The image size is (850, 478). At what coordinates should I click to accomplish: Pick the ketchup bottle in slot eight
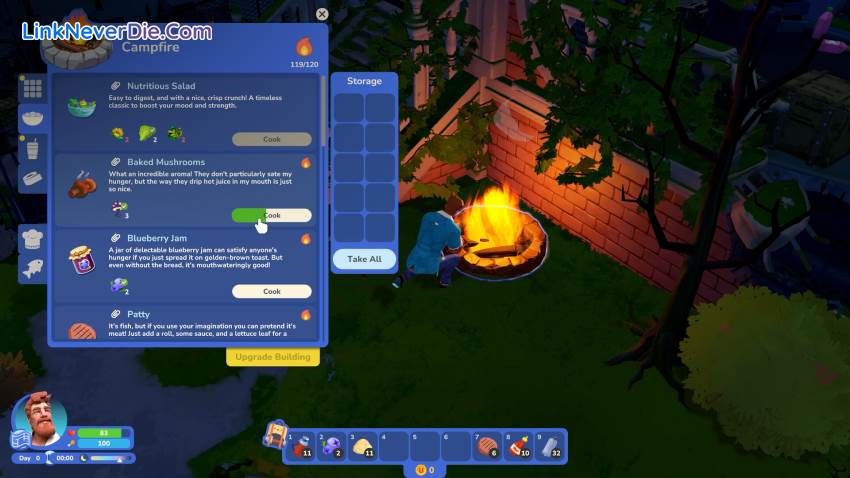(518, 446)
